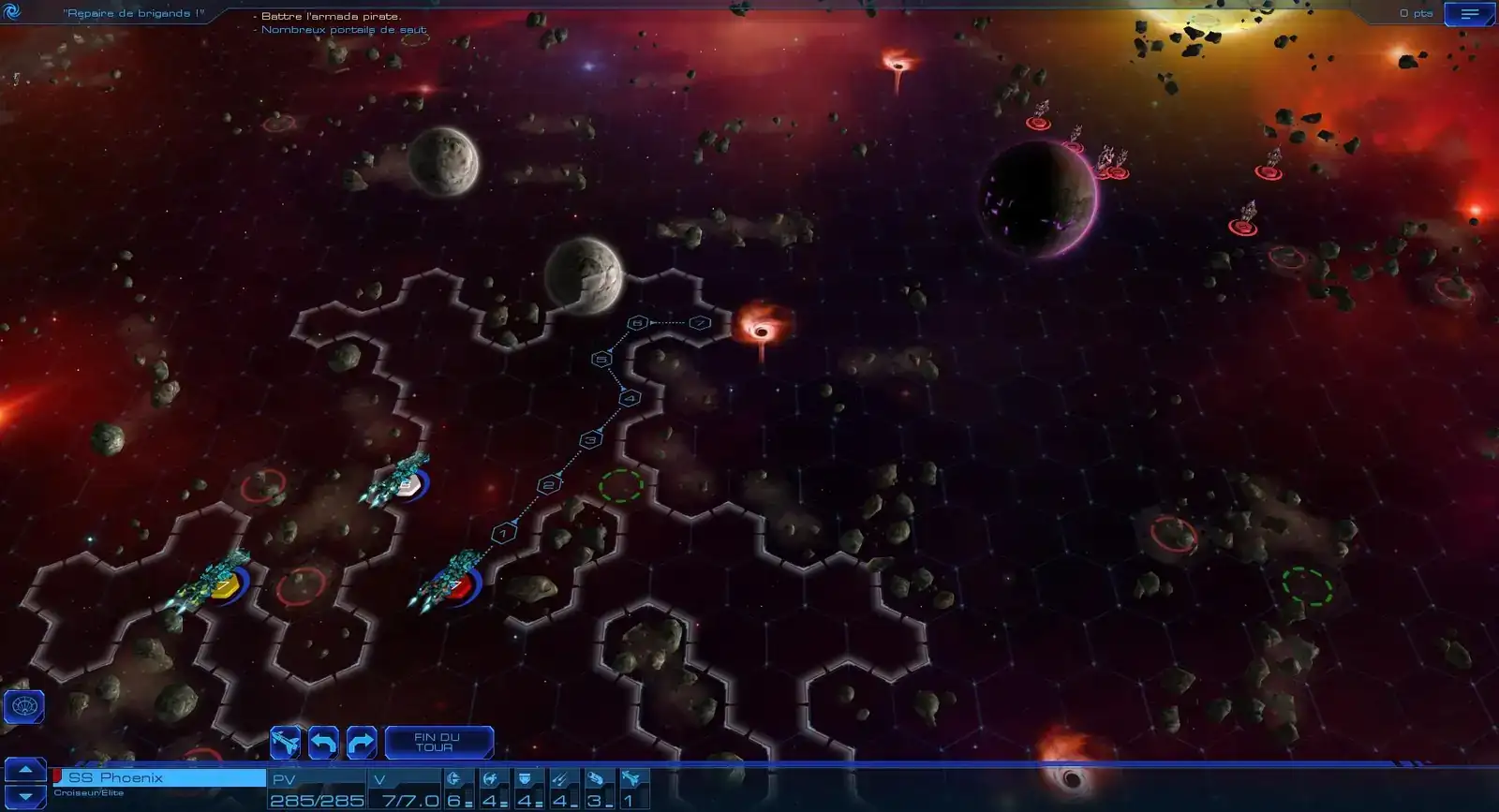Choose movement waypoint hex number 7

pyautogui.click(x=700, y=323)
